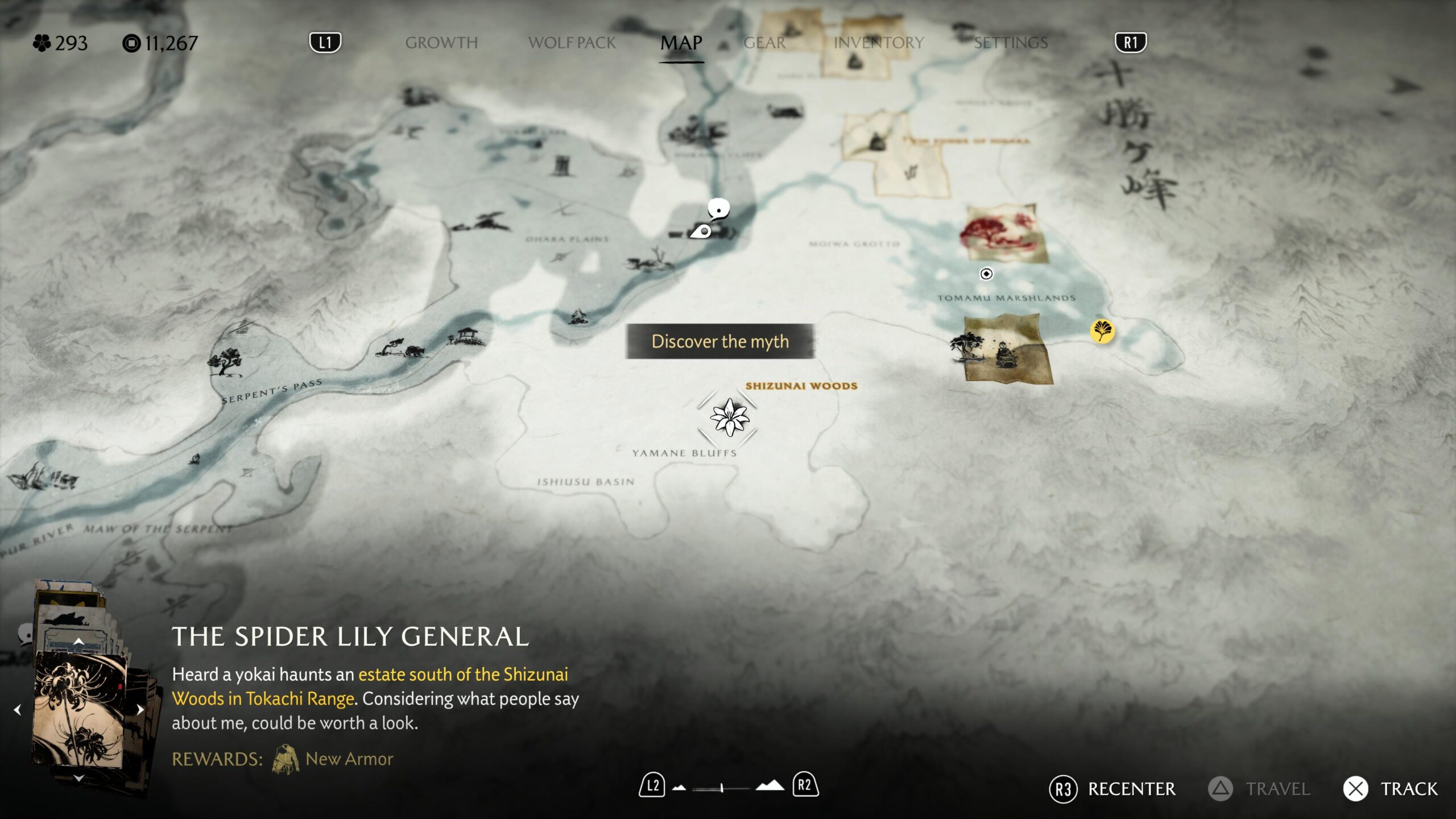The image size is (1456, 819).
Task: Open the Spider Lily General quest card
Action: [79, 709]
